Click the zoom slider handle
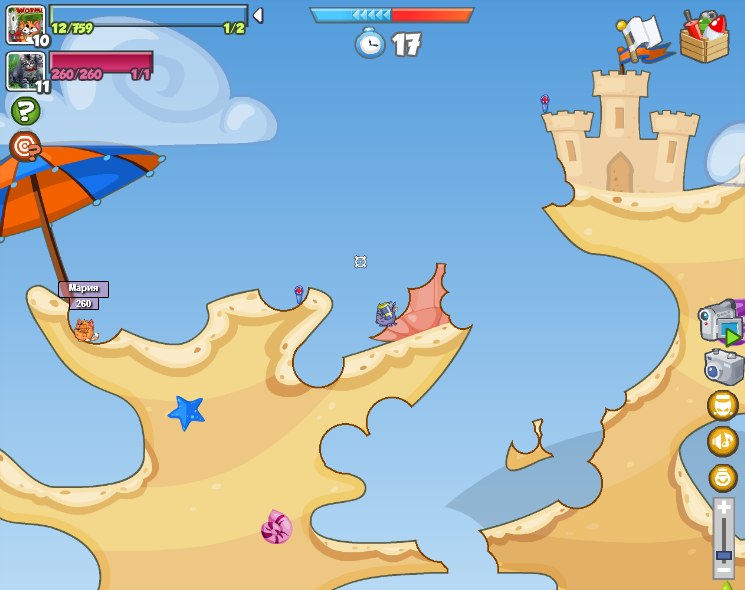This screenshot has height=590, width=745. click(723, 555)
